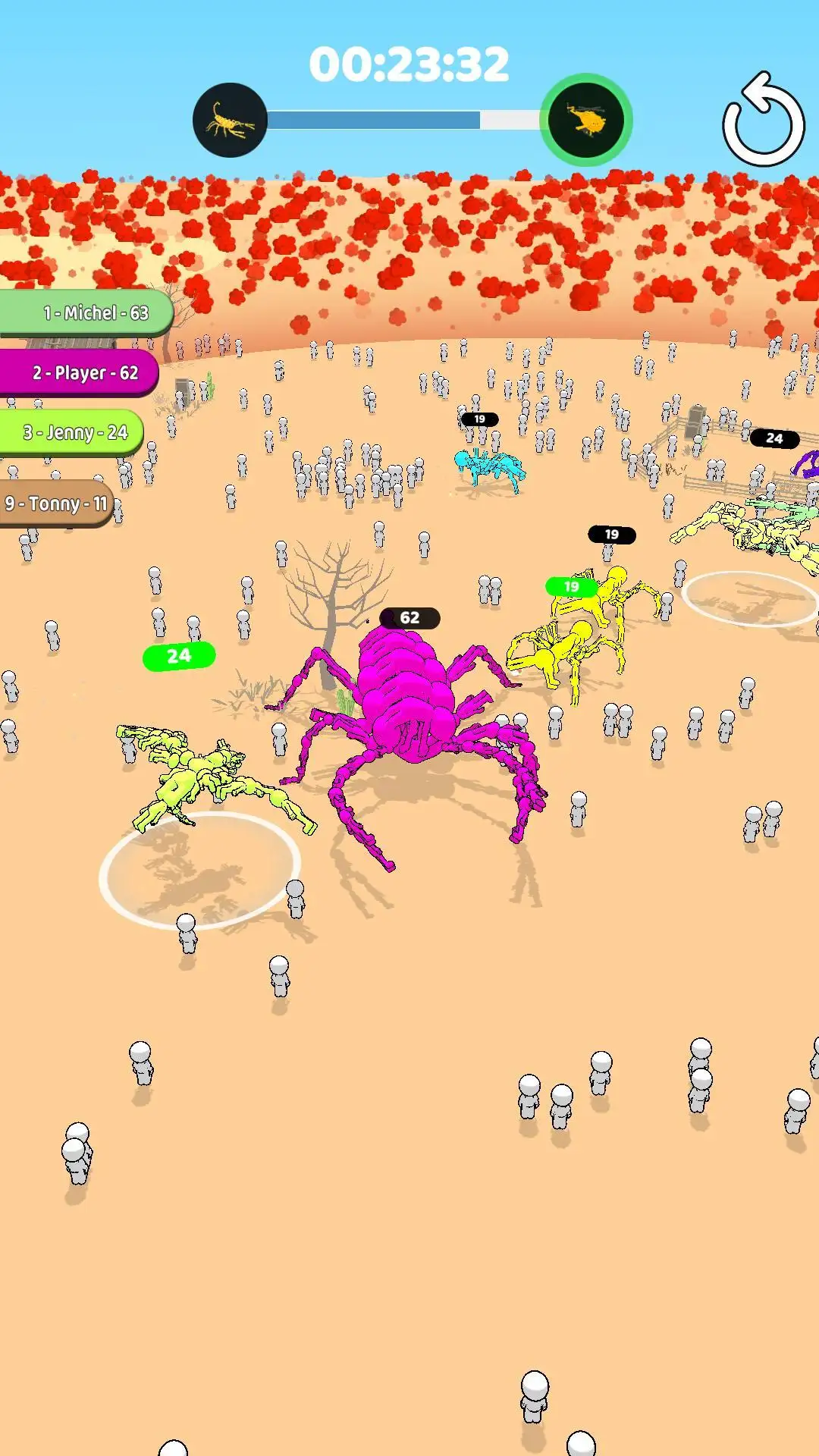Tap the green-ringed next evolution icon
The height and width of the screenshot is (1456, 819).
585,121
